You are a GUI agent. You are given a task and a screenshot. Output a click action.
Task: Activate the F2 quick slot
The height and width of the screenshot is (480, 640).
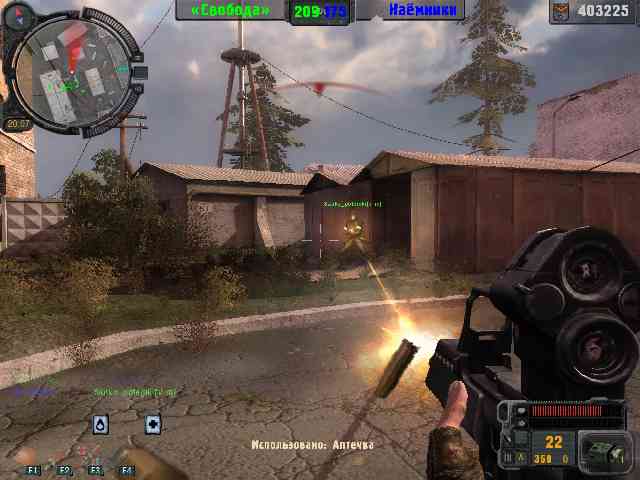coord(65,468)
